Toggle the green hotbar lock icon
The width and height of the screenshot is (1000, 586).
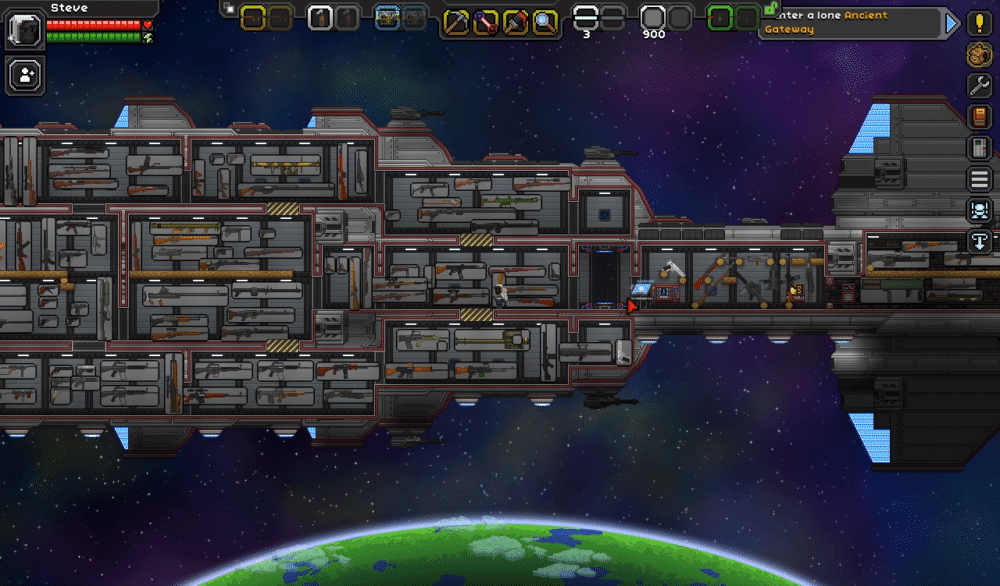[x=771, y=7]
